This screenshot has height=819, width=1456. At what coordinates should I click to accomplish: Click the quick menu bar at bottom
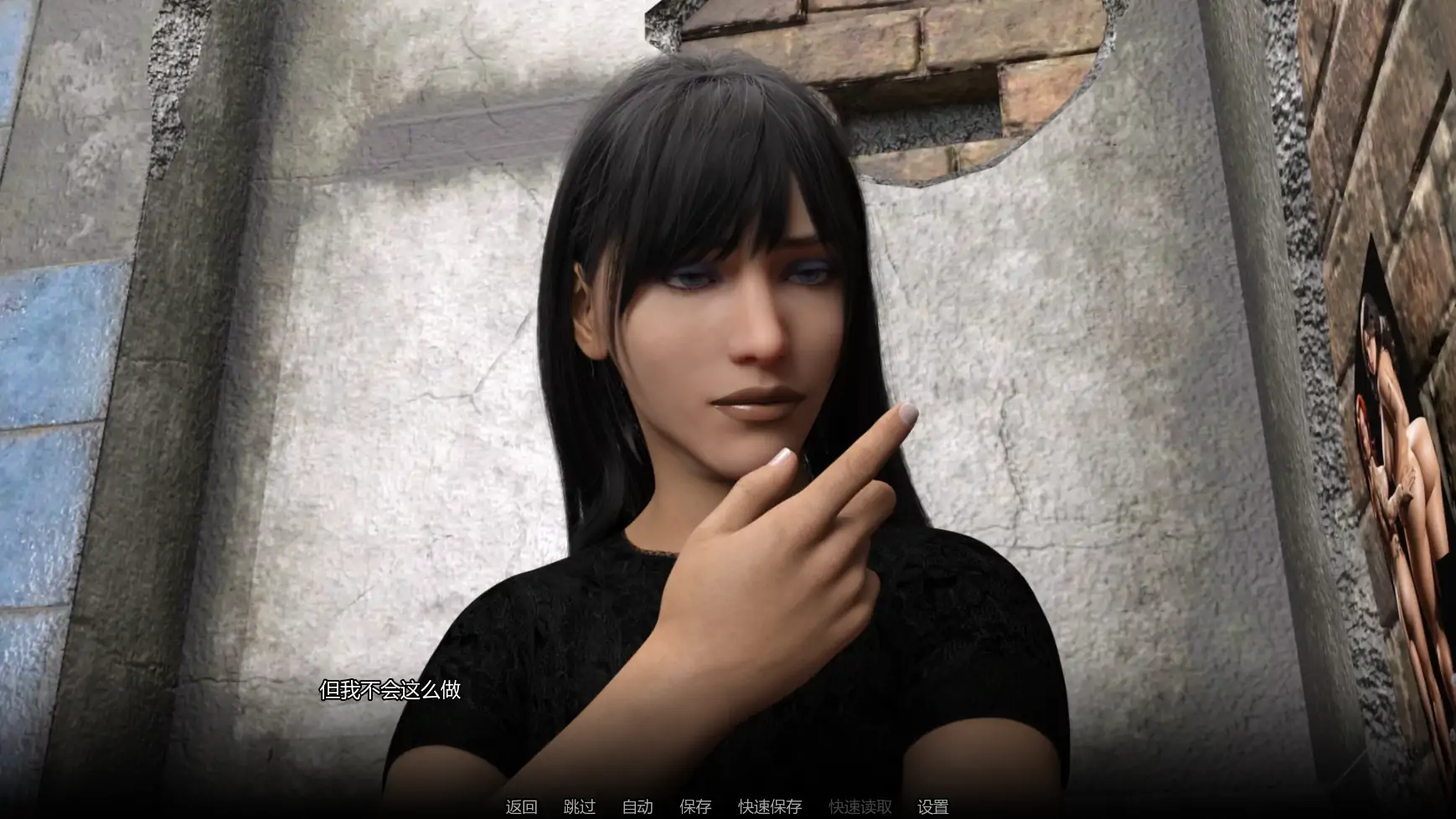pos(728,807)
